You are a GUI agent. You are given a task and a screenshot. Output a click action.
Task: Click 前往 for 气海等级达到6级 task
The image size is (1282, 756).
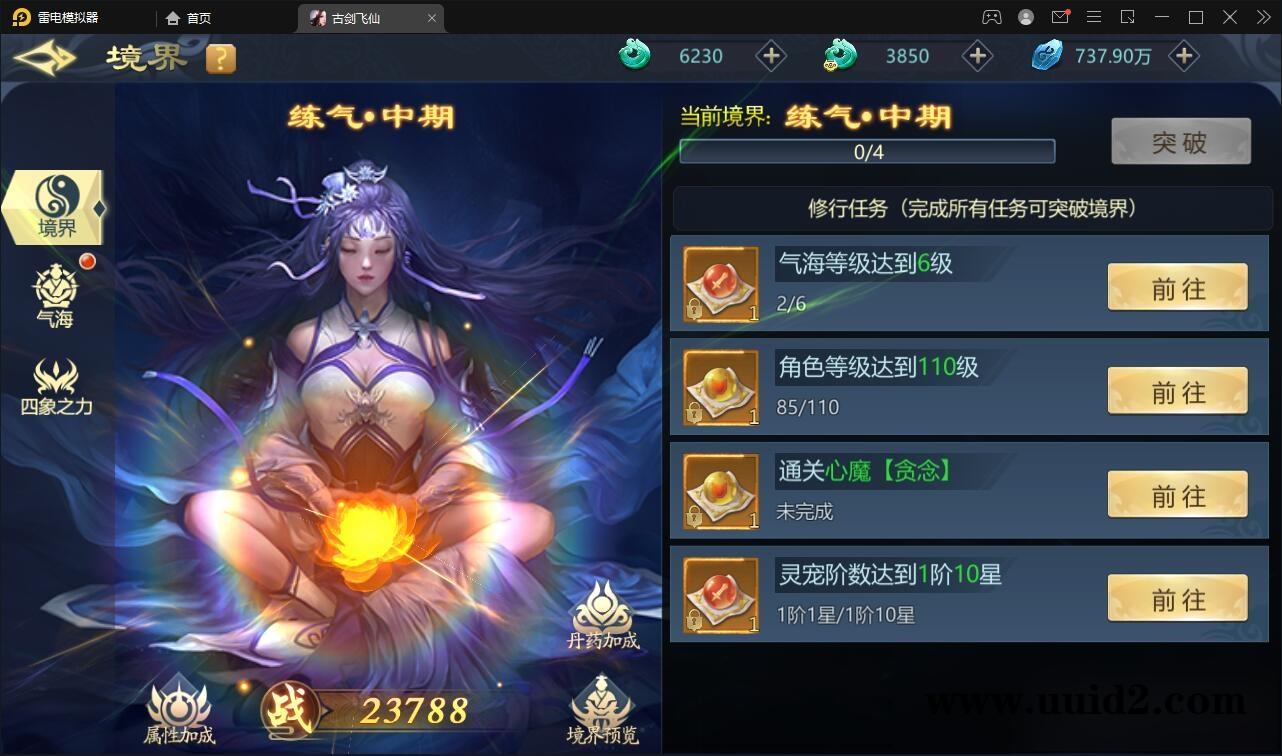[1177, 287]
